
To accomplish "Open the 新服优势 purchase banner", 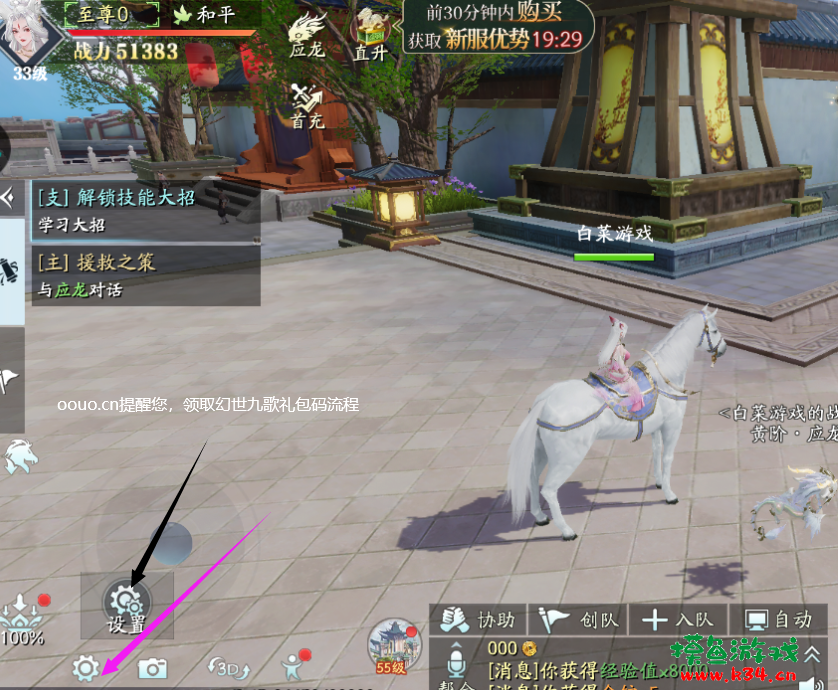I will tap(497, 27).
